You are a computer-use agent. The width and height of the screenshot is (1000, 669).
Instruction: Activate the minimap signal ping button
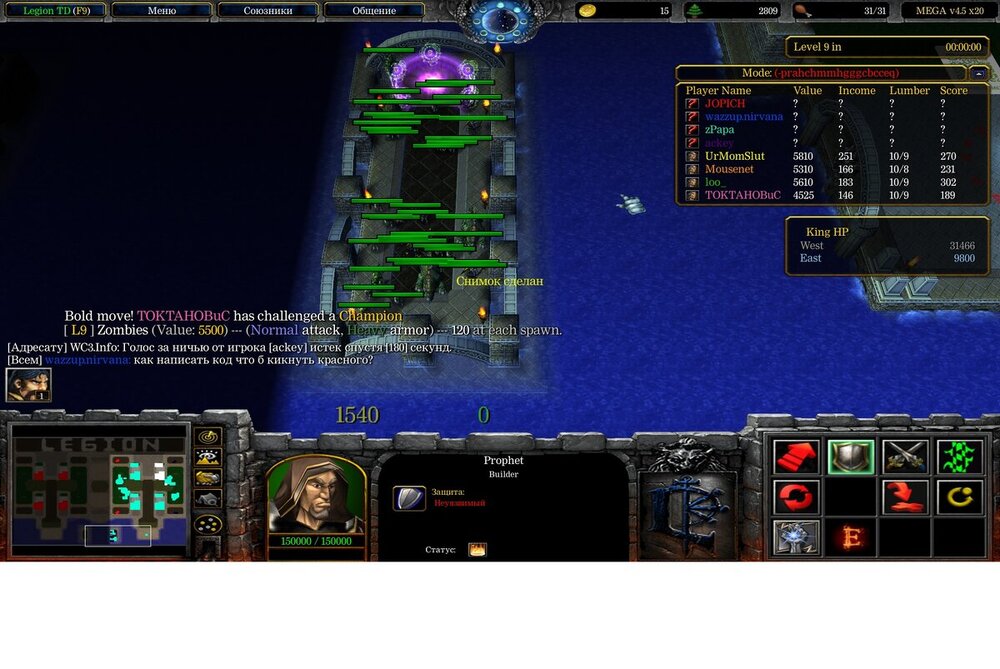(x=208, y=437)
